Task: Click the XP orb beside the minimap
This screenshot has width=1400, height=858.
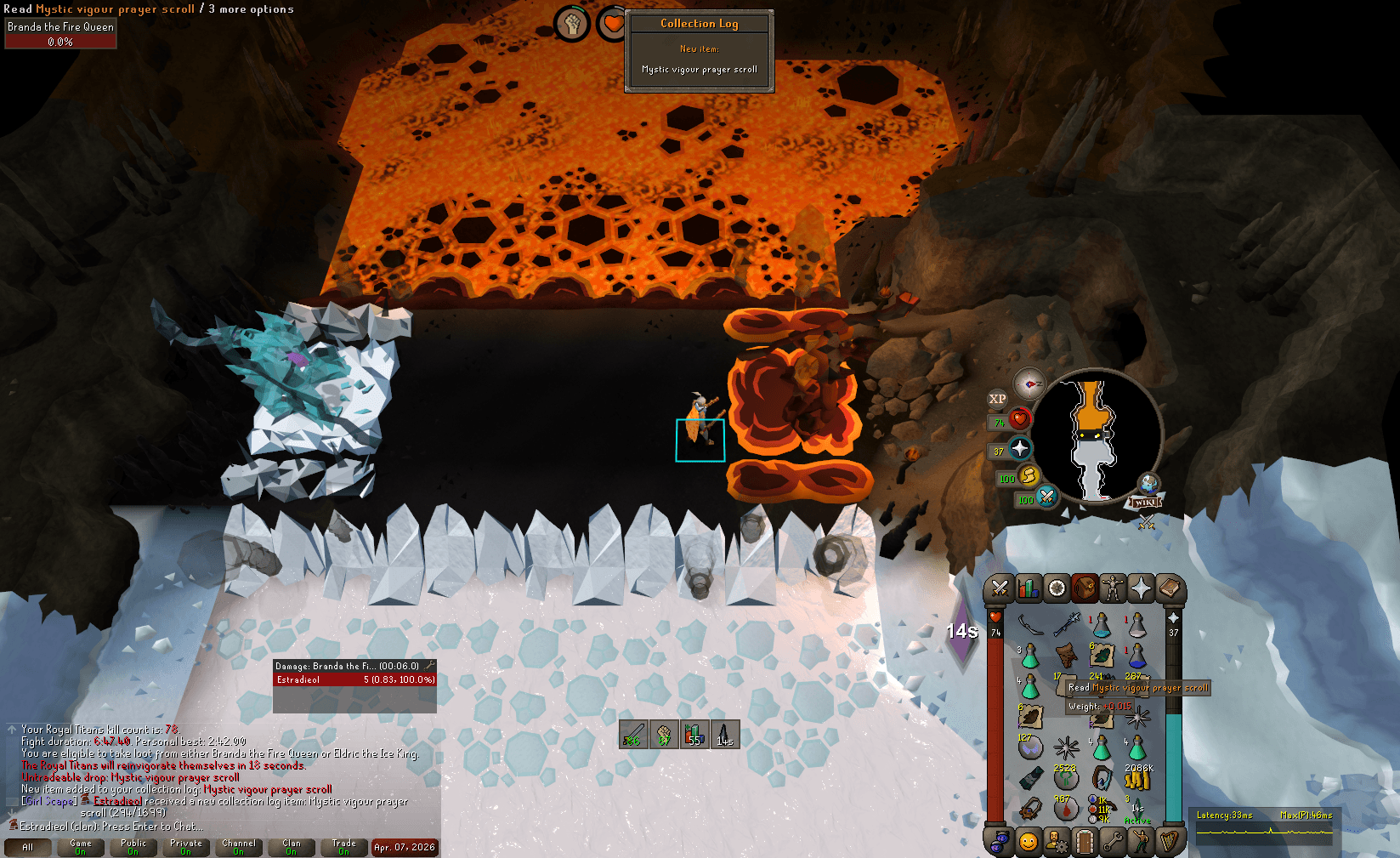Action: 998,399
